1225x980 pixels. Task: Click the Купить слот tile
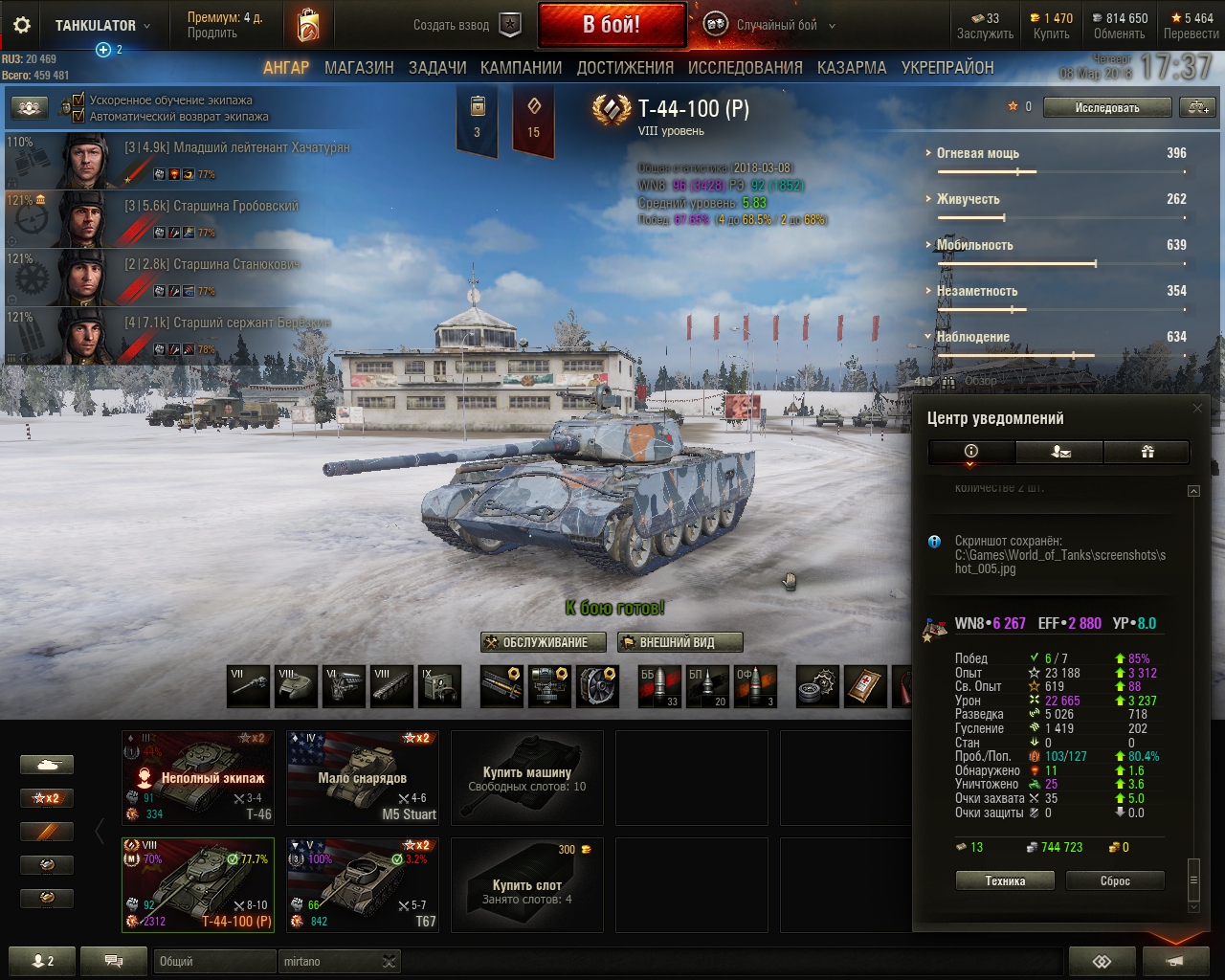tap(527, 884)
